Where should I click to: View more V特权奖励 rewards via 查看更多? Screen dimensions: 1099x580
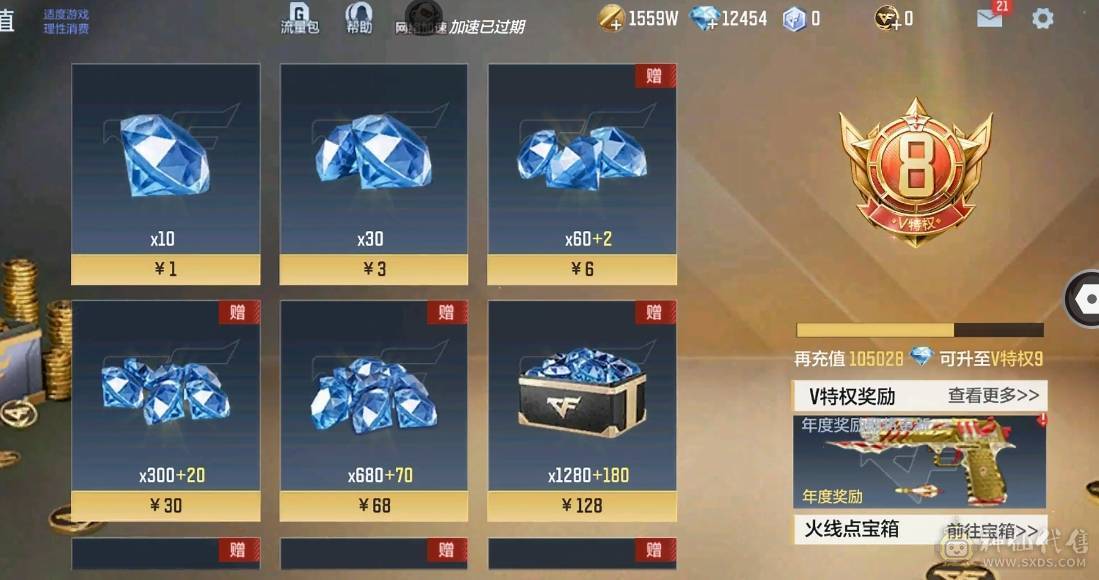993,395
